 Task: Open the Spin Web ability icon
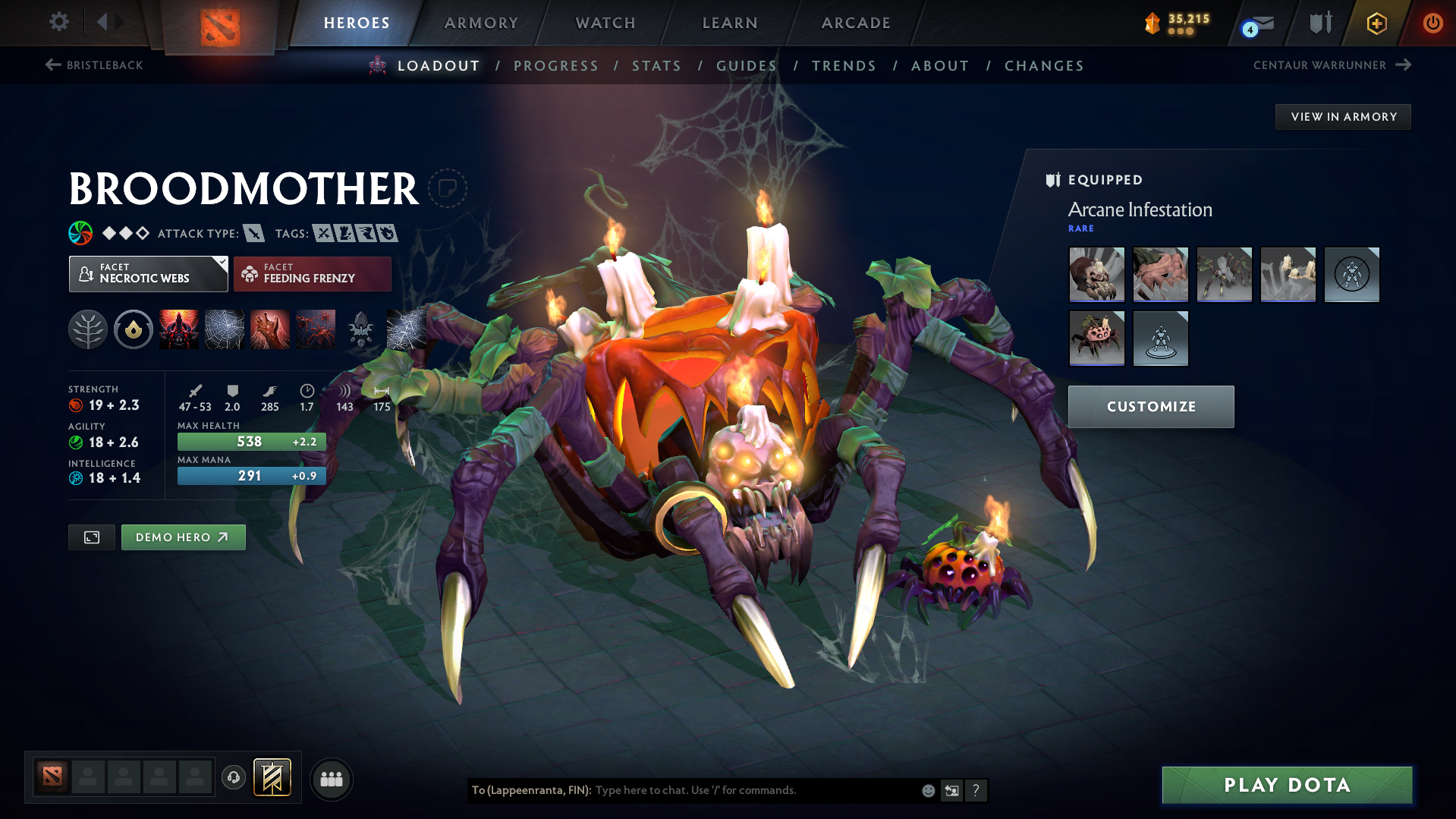tap(225, 329)
